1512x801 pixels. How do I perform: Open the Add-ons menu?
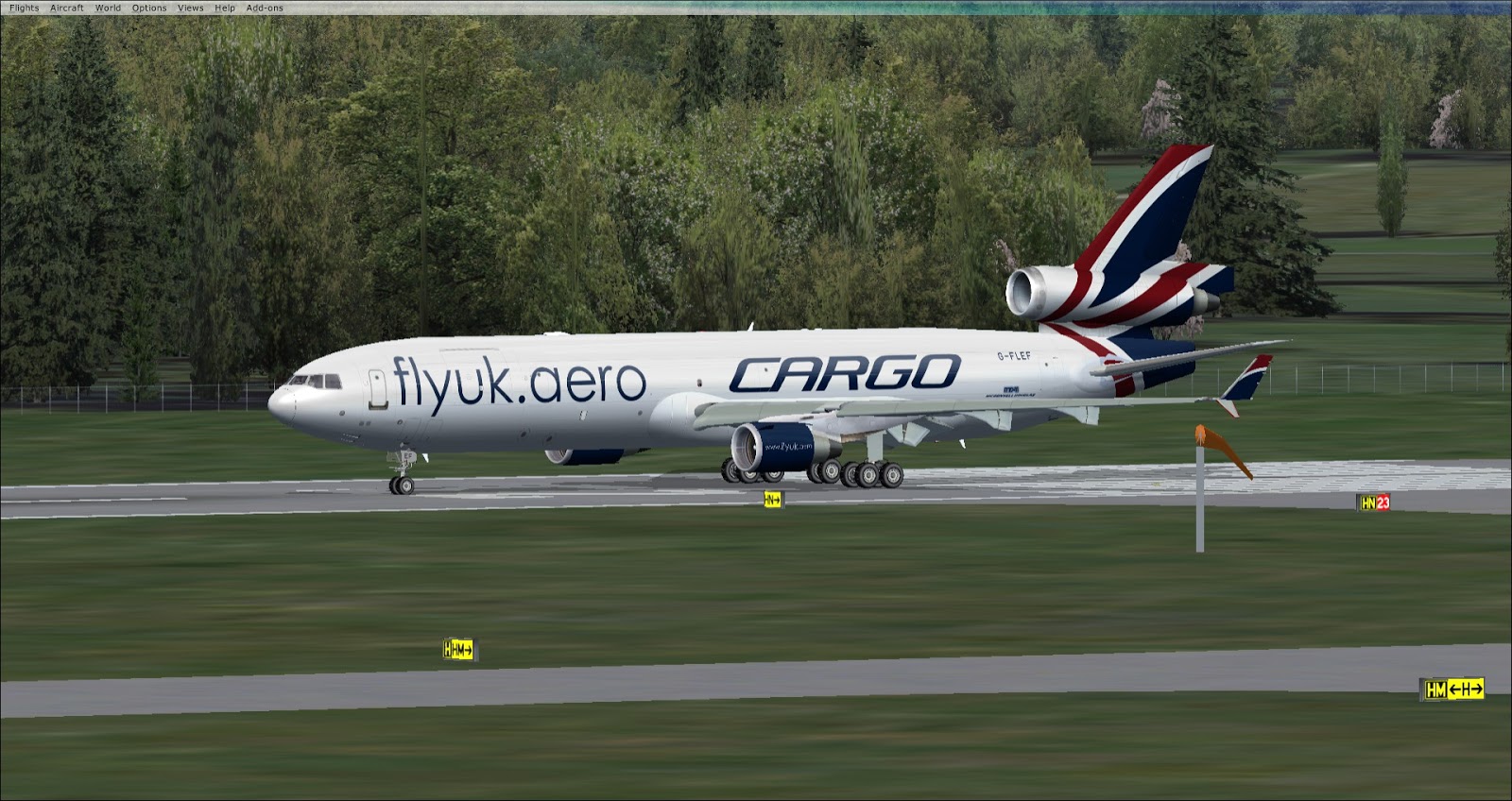point(265,8)
